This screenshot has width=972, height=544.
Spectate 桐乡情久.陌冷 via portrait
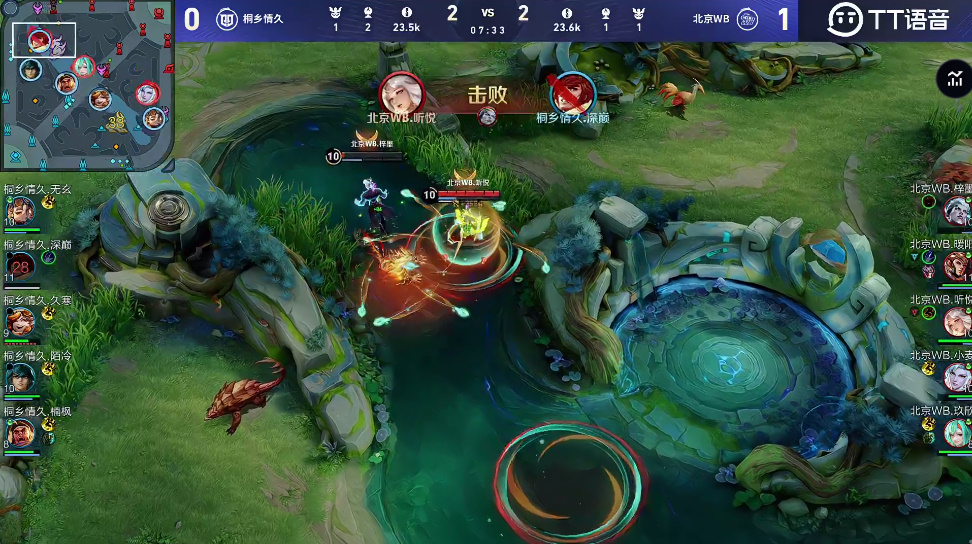pos(21,377)
